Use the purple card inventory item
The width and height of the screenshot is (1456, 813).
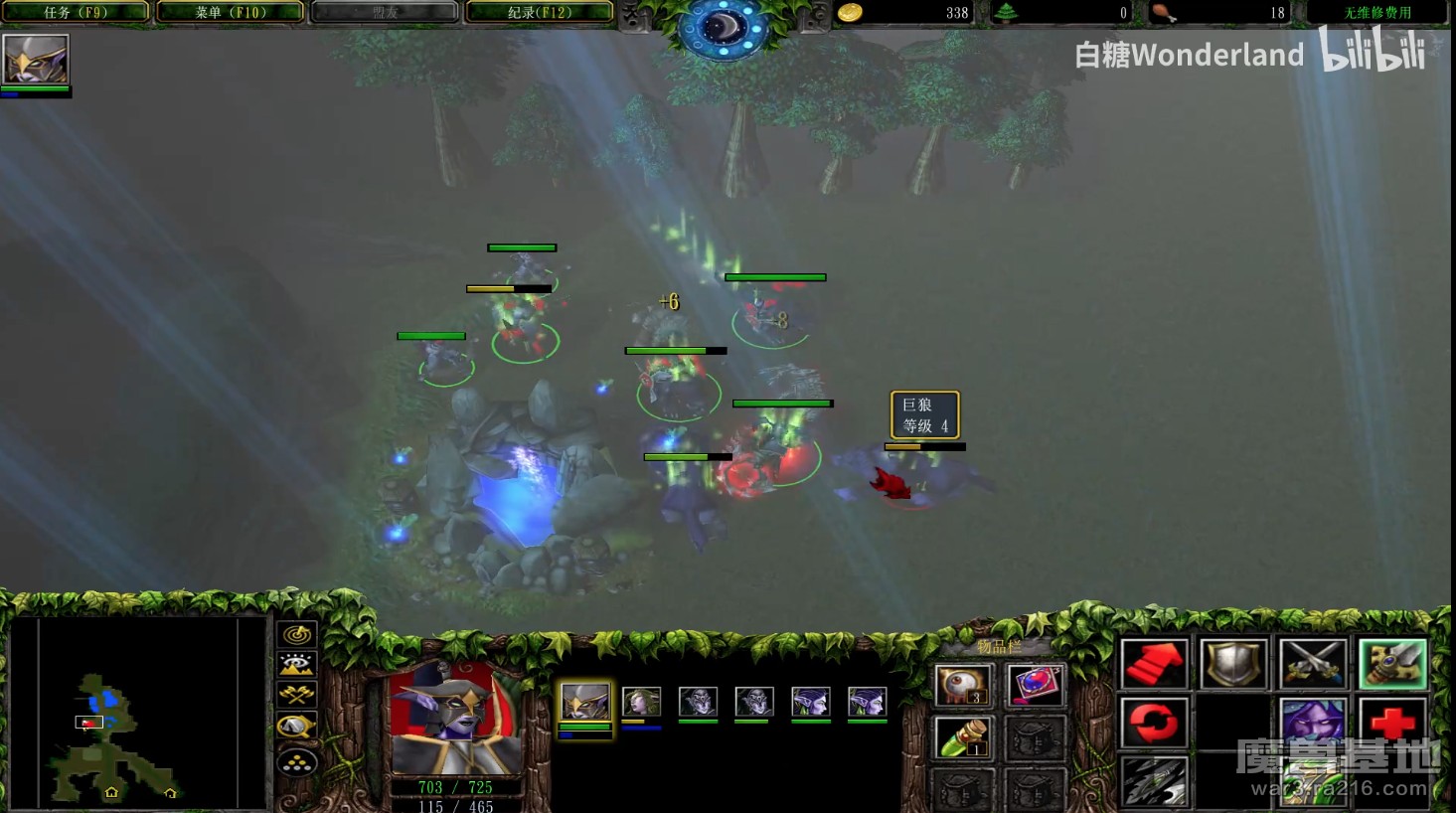click(x=1035, y=685)
